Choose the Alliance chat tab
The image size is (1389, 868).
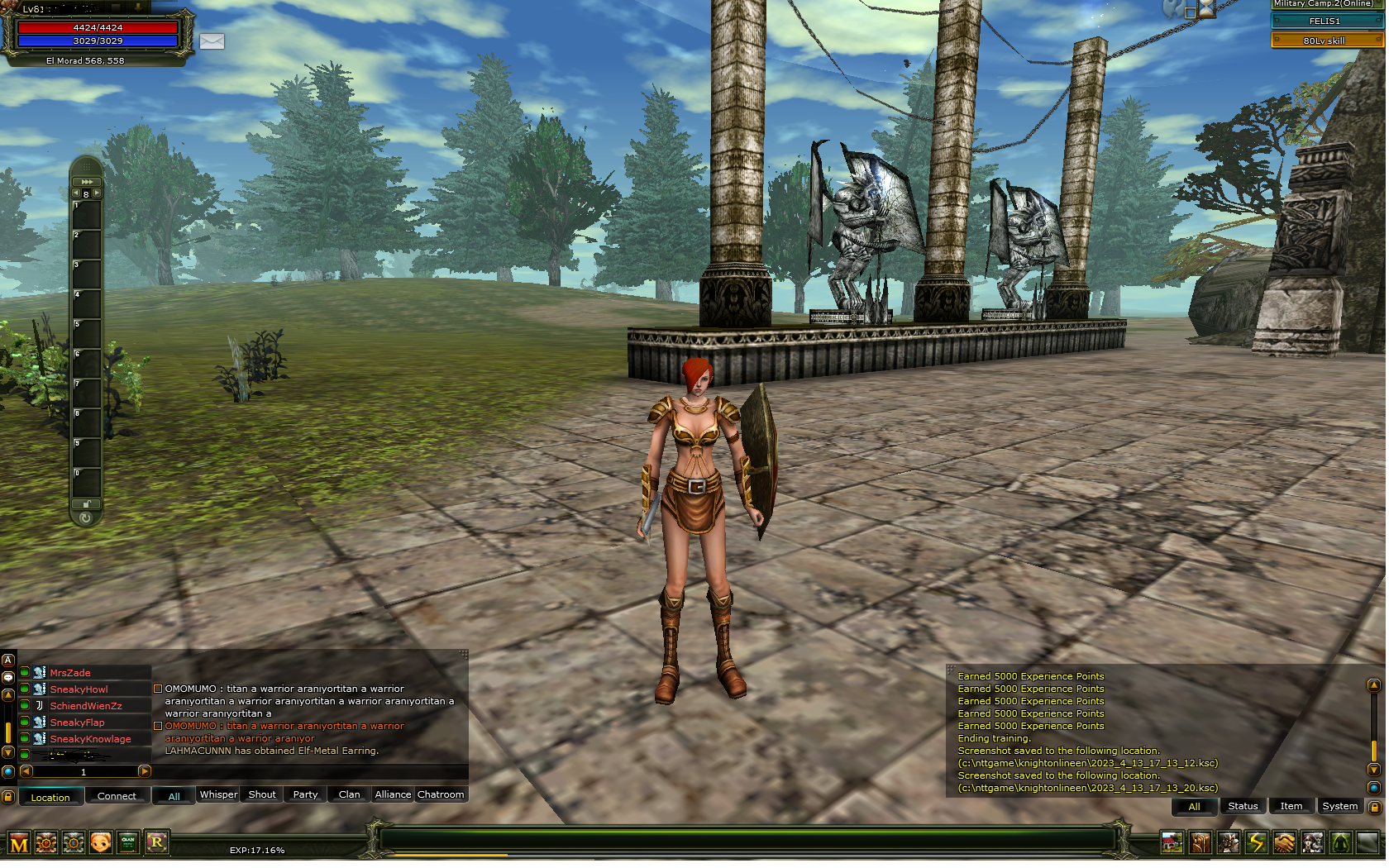[393, 794]
